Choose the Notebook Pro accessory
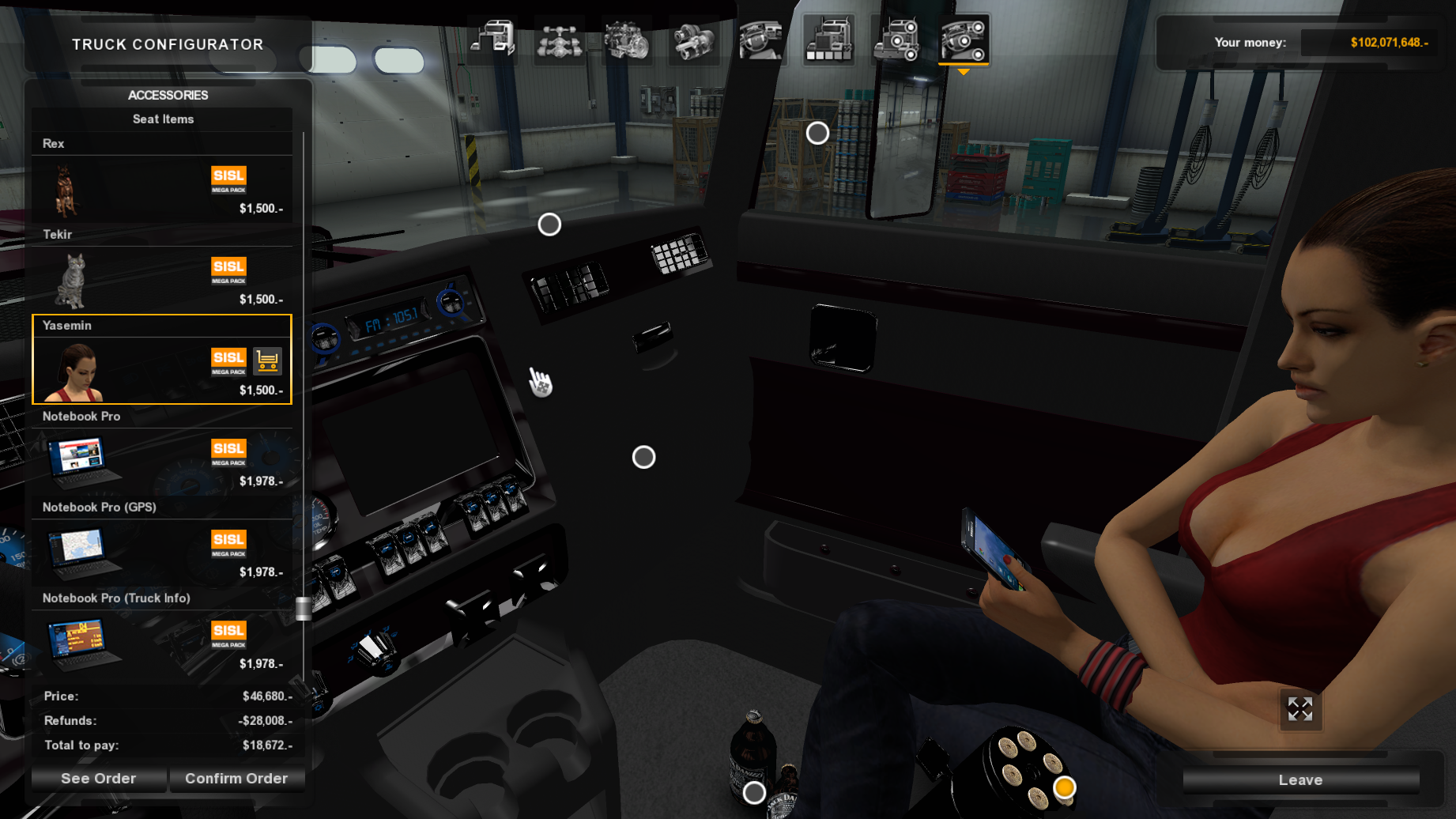 [x=162, y=461]
